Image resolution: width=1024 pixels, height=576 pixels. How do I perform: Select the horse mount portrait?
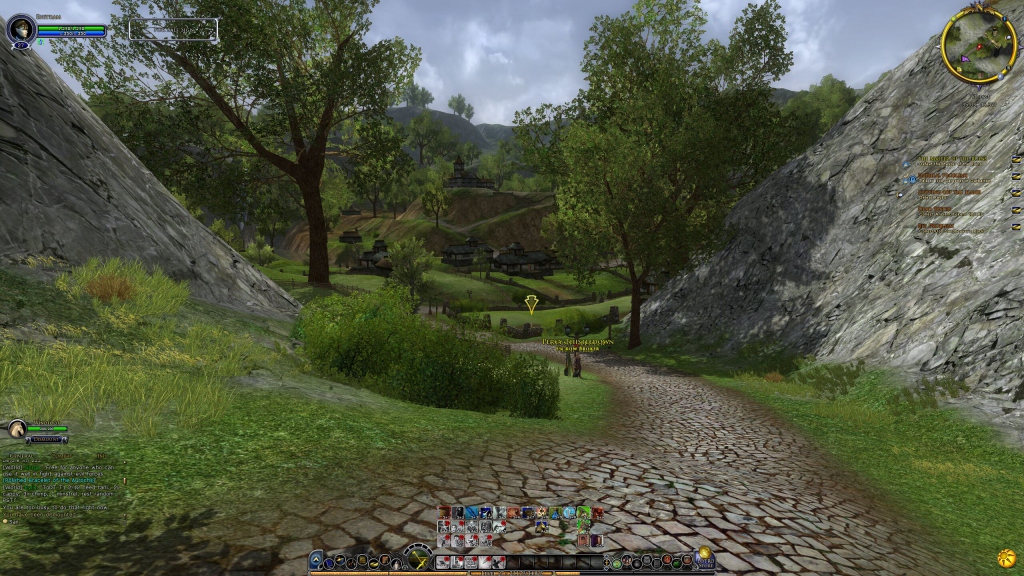[x=17, y=429]
